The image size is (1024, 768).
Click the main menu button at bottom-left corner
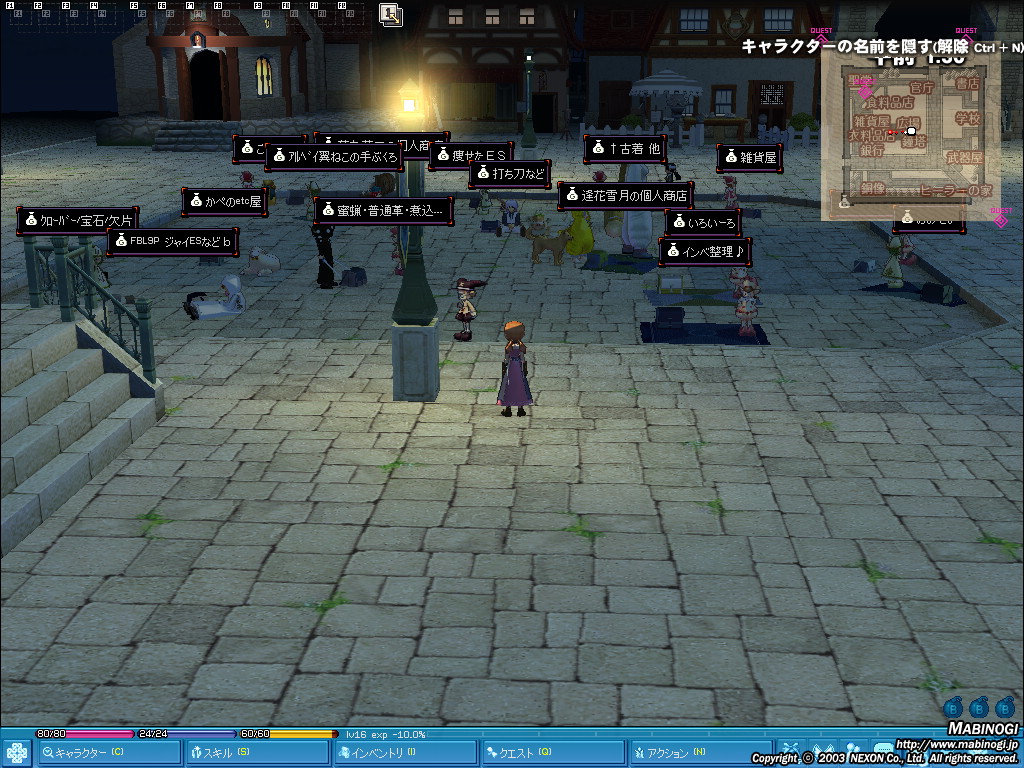[17, 753]
